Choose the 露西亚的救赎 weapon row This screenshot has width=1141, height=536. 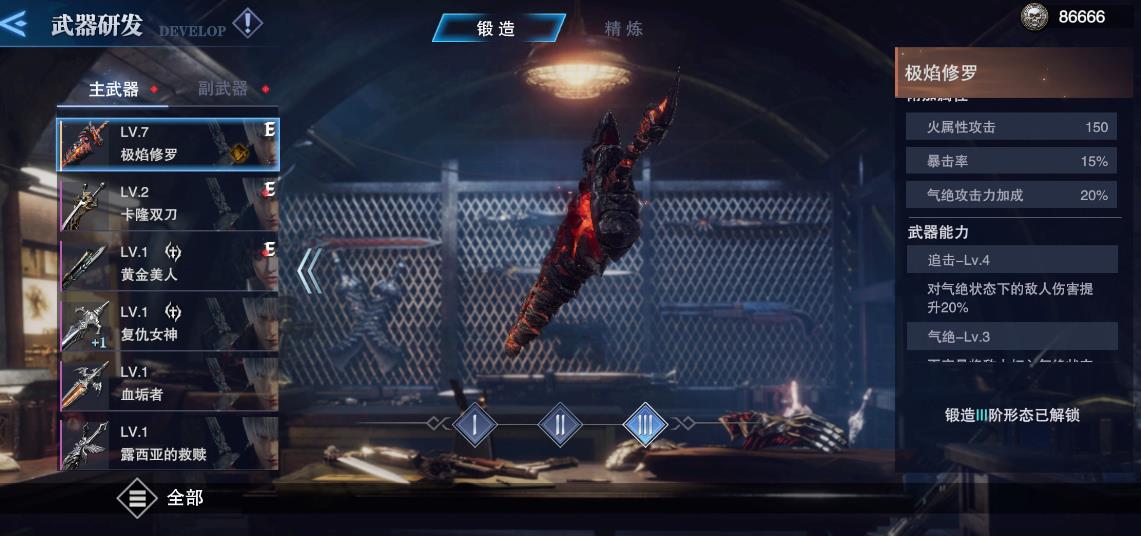coord(168,444)
